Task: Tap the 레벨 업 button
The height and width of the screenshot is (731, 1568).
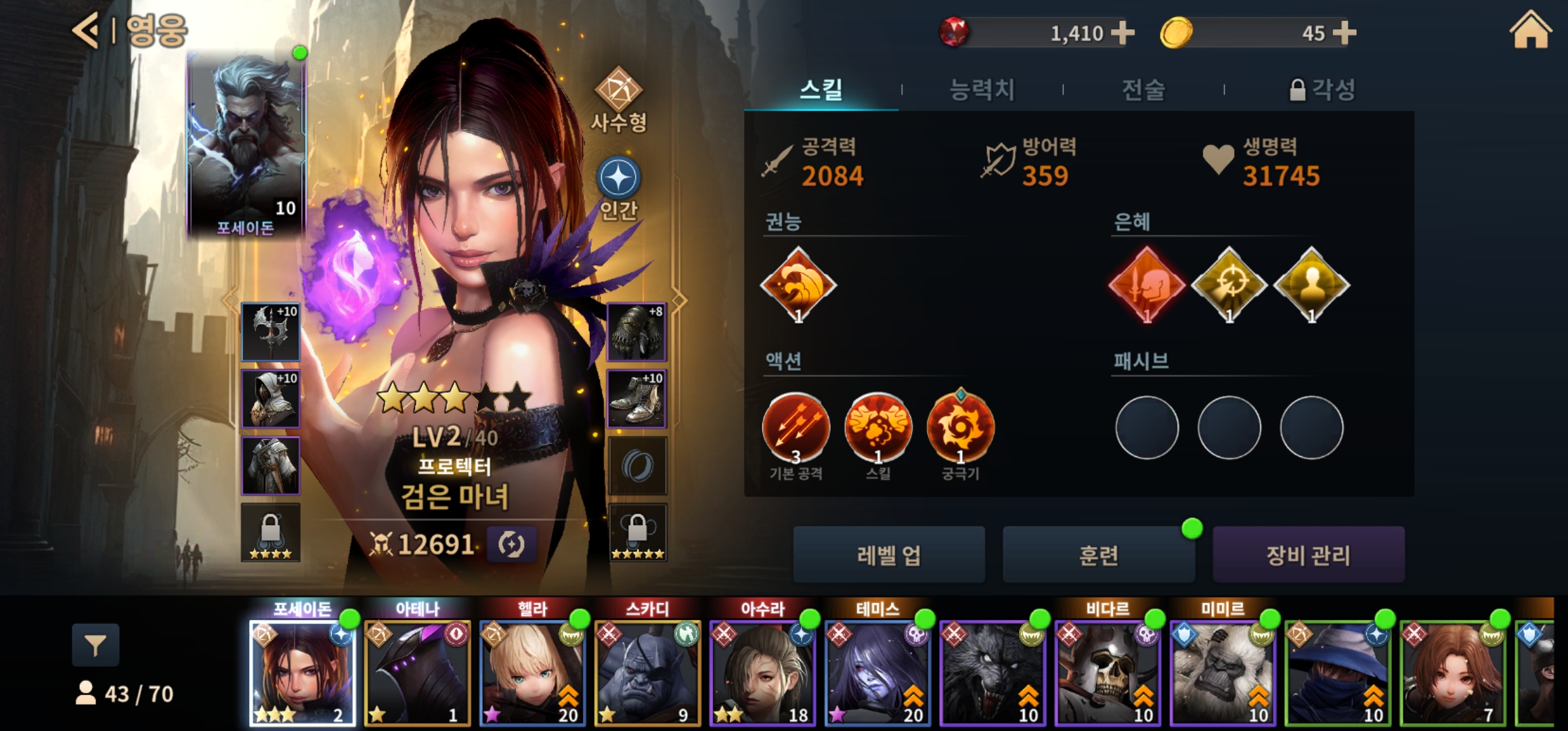Action: pyautogui.click(x=889, y=555)
